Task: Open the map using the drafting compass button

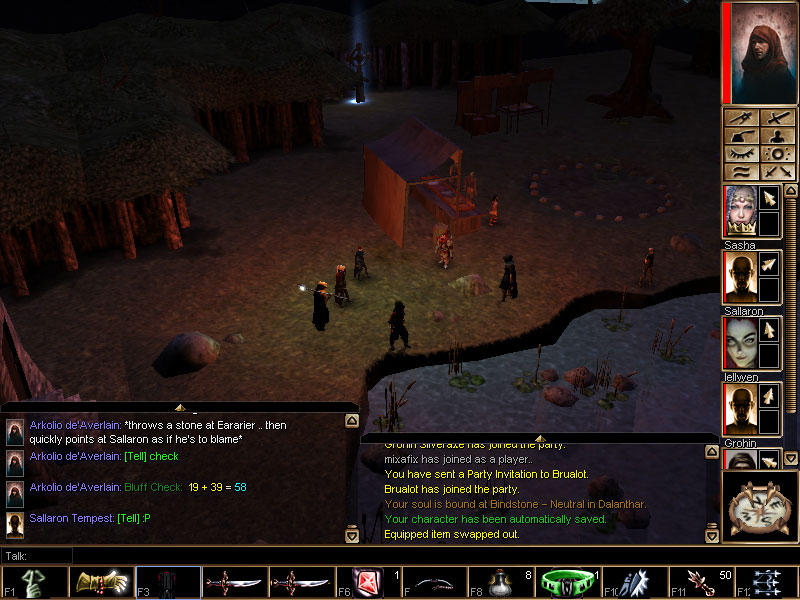Action: point(739,118)
